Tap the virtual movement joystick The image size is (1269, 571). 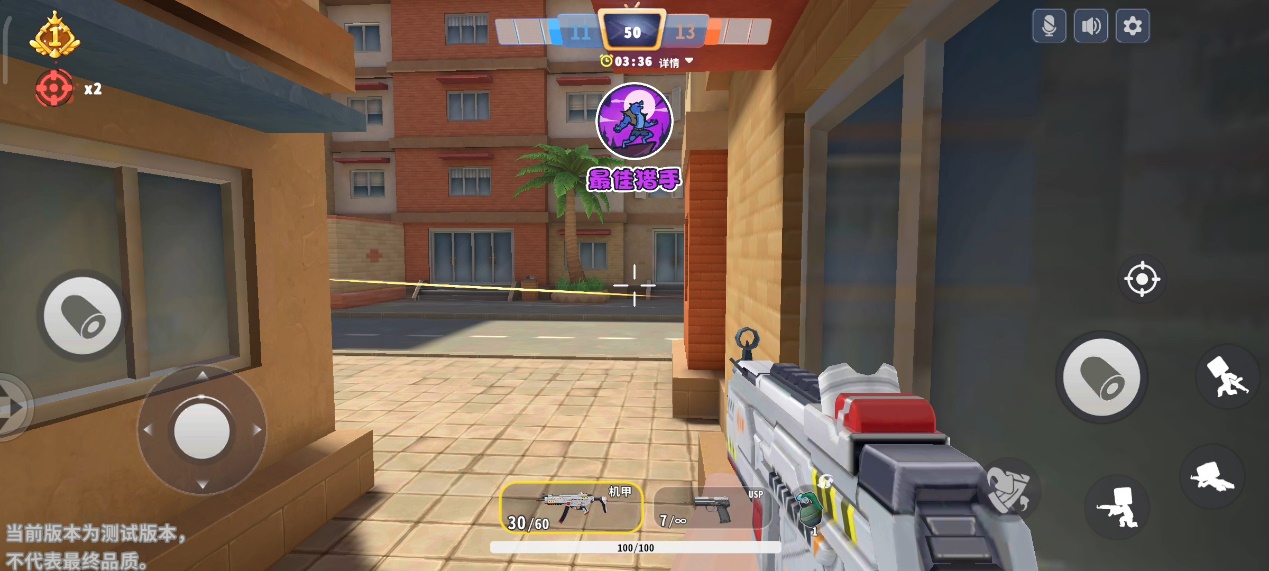[x=202, y=430]
